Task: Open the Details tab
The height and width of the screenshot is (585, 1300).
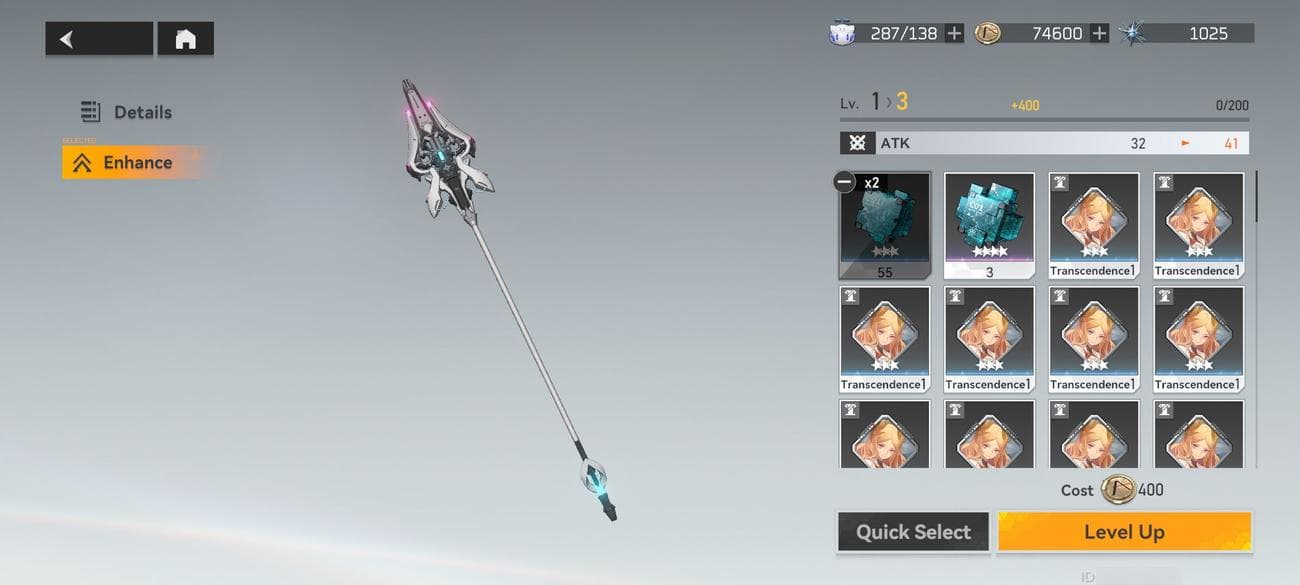Action: click(129, 112)
